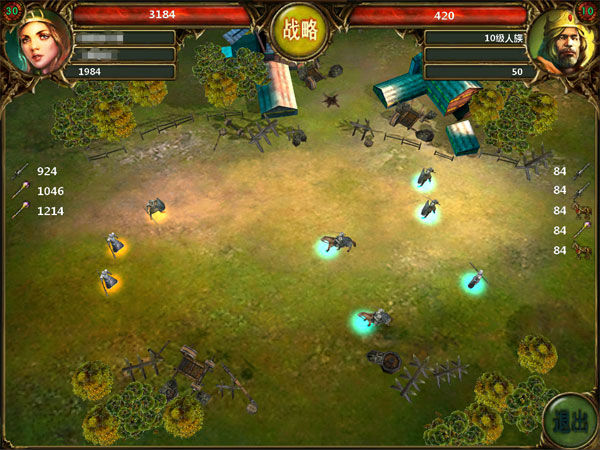Image resolution: width=600 pixels, height=450 pixels.
Task: Click the enemy staff troop icon
Action: click(x=581, y=230)
